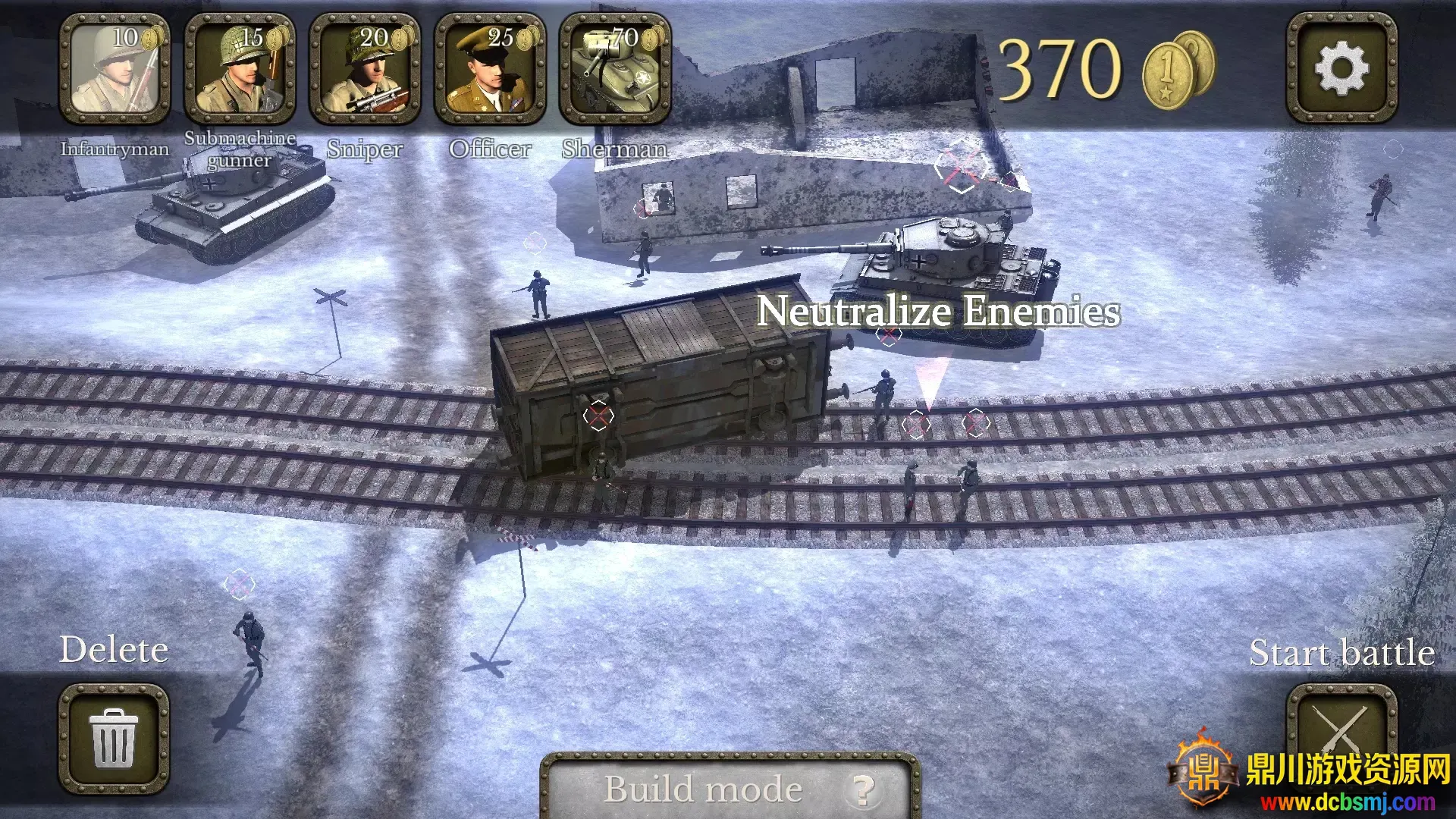Click the Delete trash can button
The image size is (1456, 819).
pos(114,738)
